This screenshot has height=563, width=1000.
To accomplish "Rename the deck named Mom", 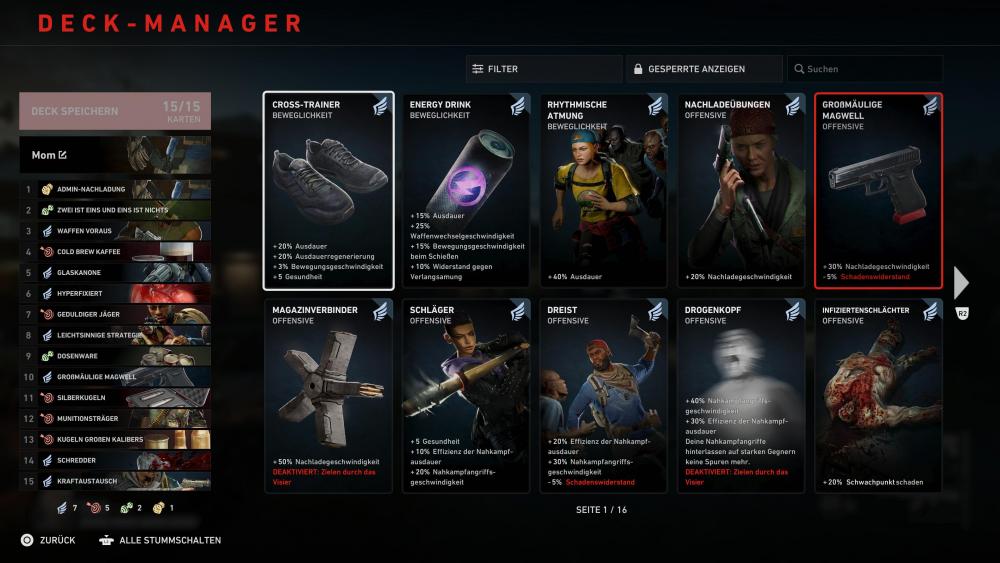I will tap(63, 155).
